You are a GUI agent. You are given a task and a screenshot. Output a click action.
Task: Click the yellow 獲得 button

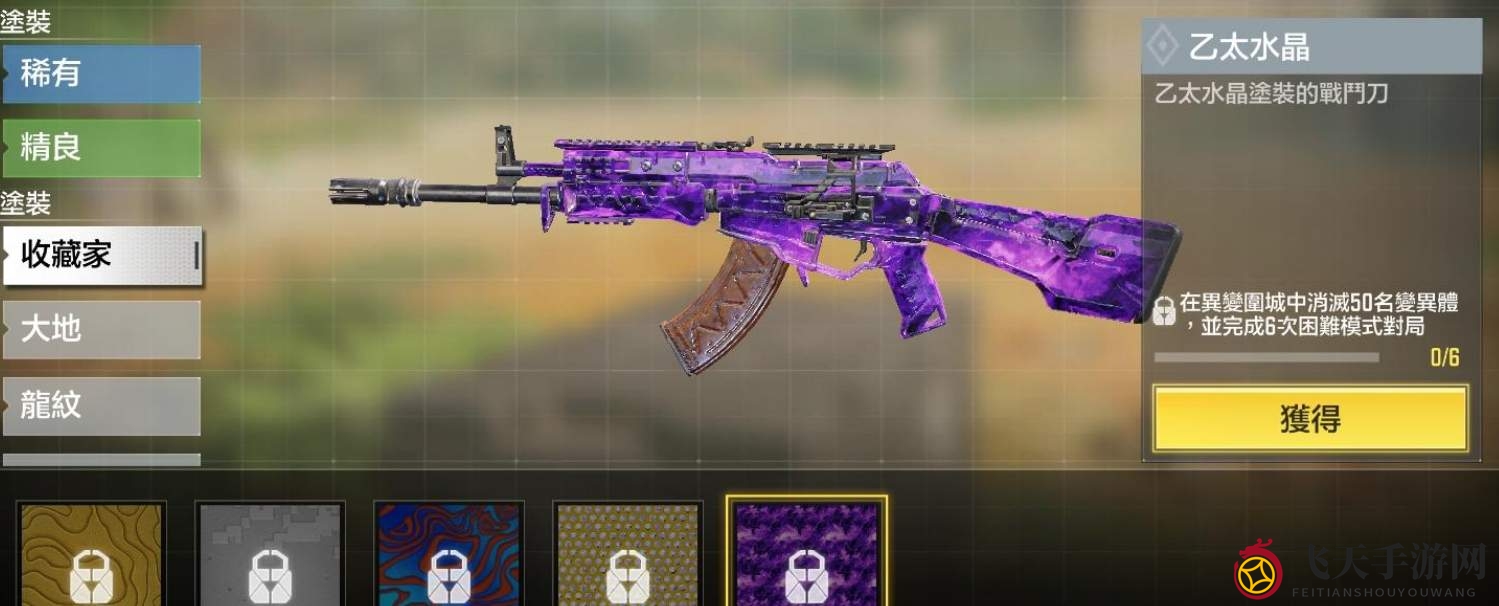pyautogui.click(x=1310, y=419)
